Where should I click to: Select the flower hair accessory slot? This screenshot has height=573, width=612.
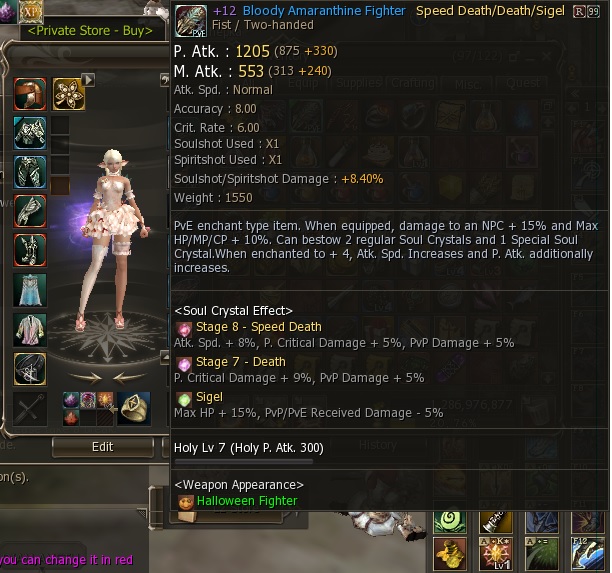click(x=68, y=94)
